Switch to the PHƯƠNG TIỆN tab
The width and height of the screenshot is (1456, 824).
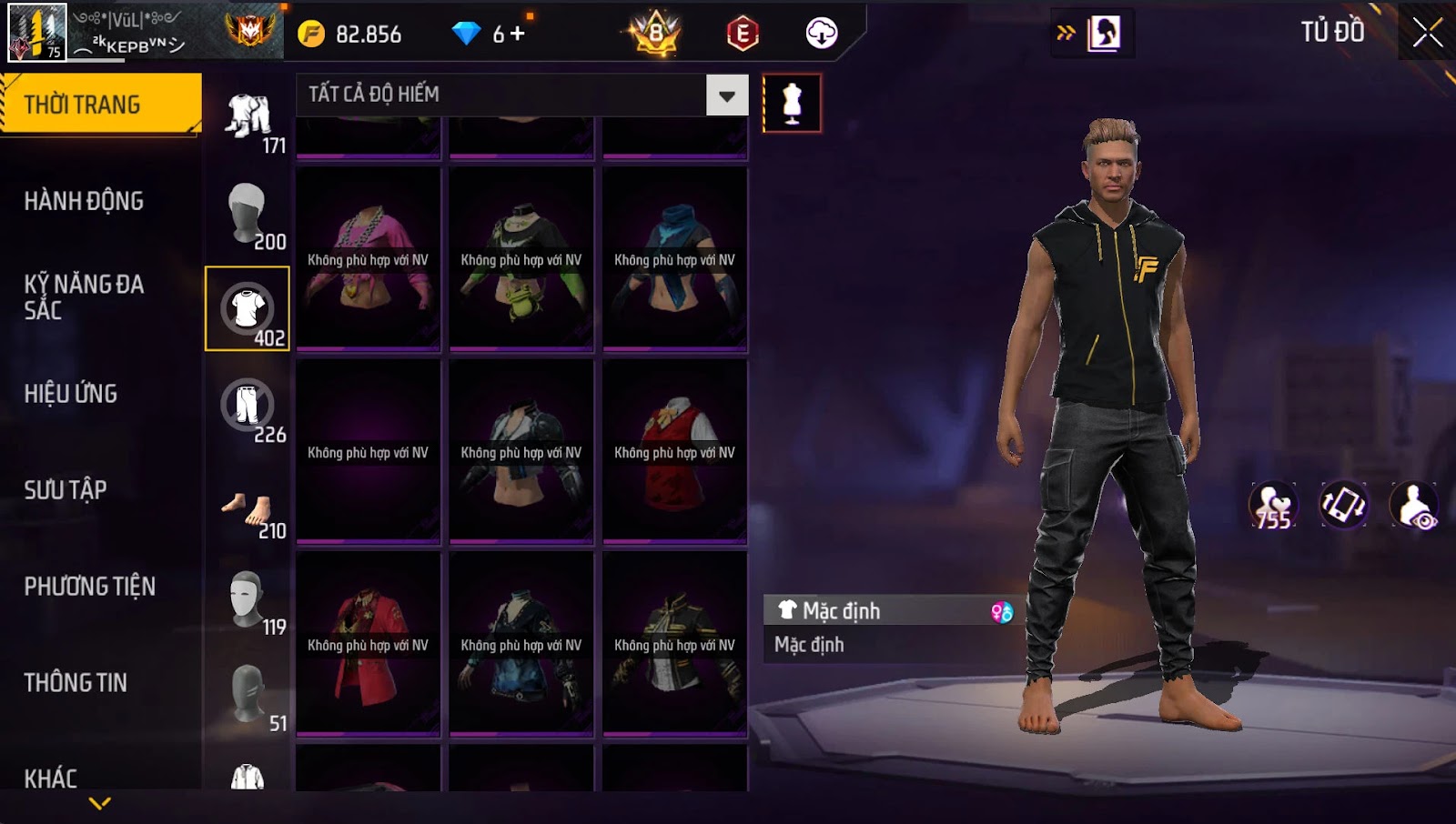coord(89,587)
